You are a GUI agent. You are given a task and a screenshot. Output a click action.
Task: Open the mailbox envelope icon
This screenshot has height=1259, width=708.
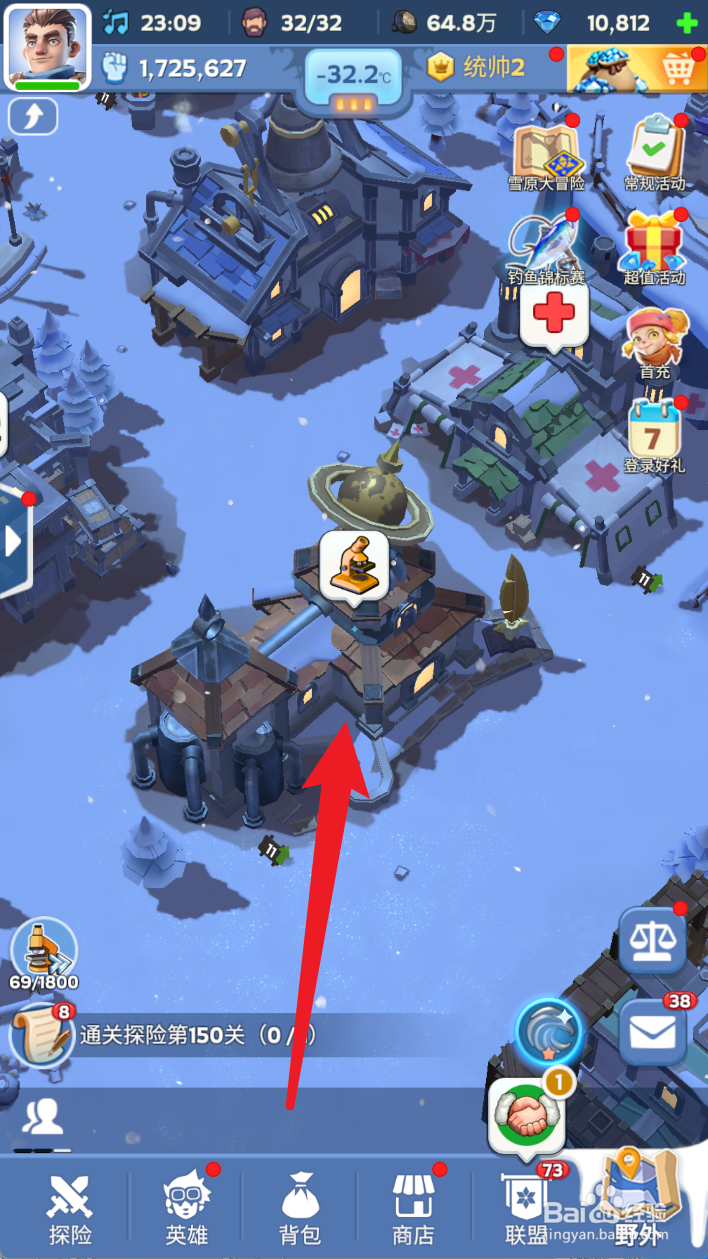pos(652,1032)
